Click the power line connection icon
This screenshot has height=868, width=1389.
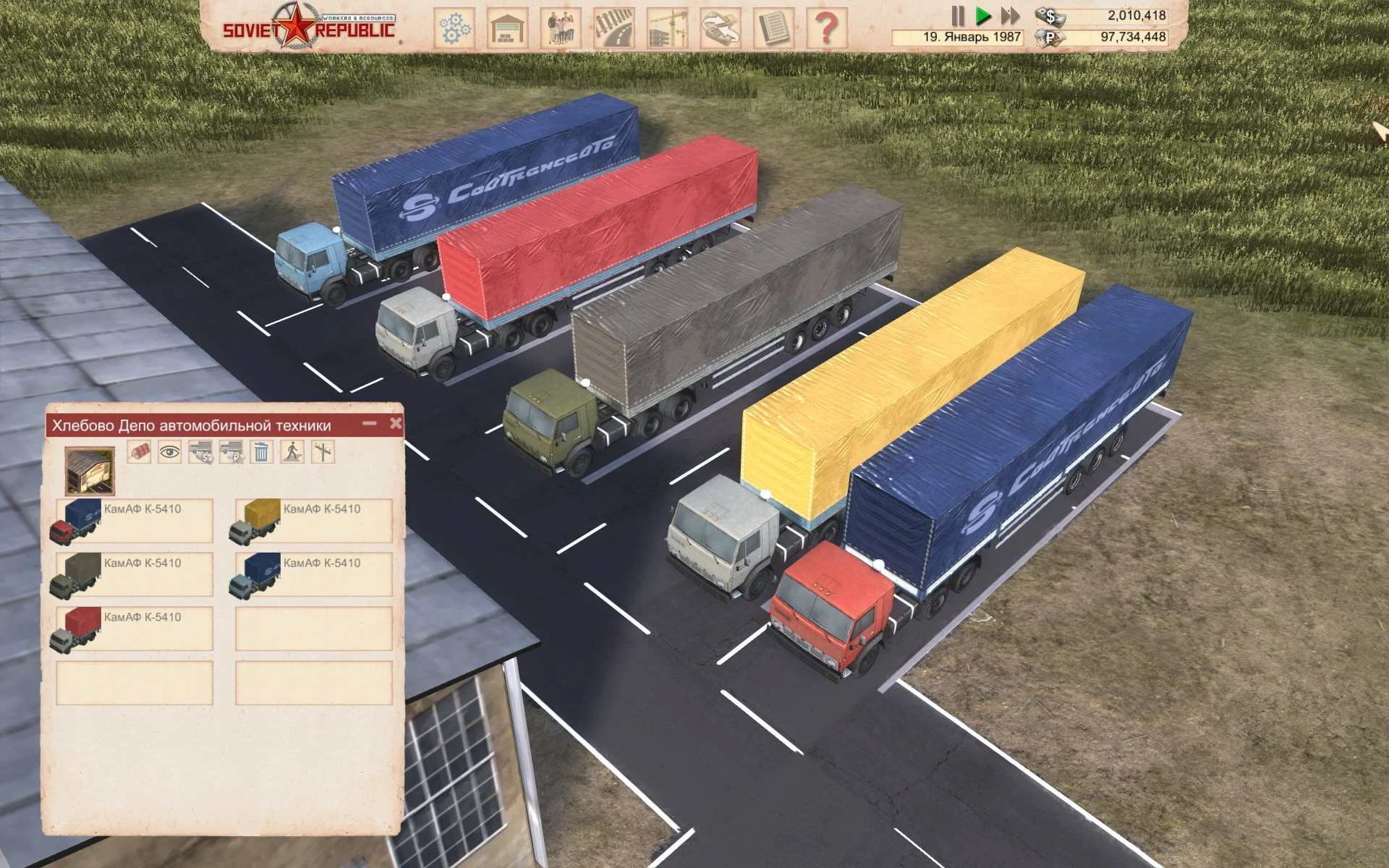pos(323,452)
